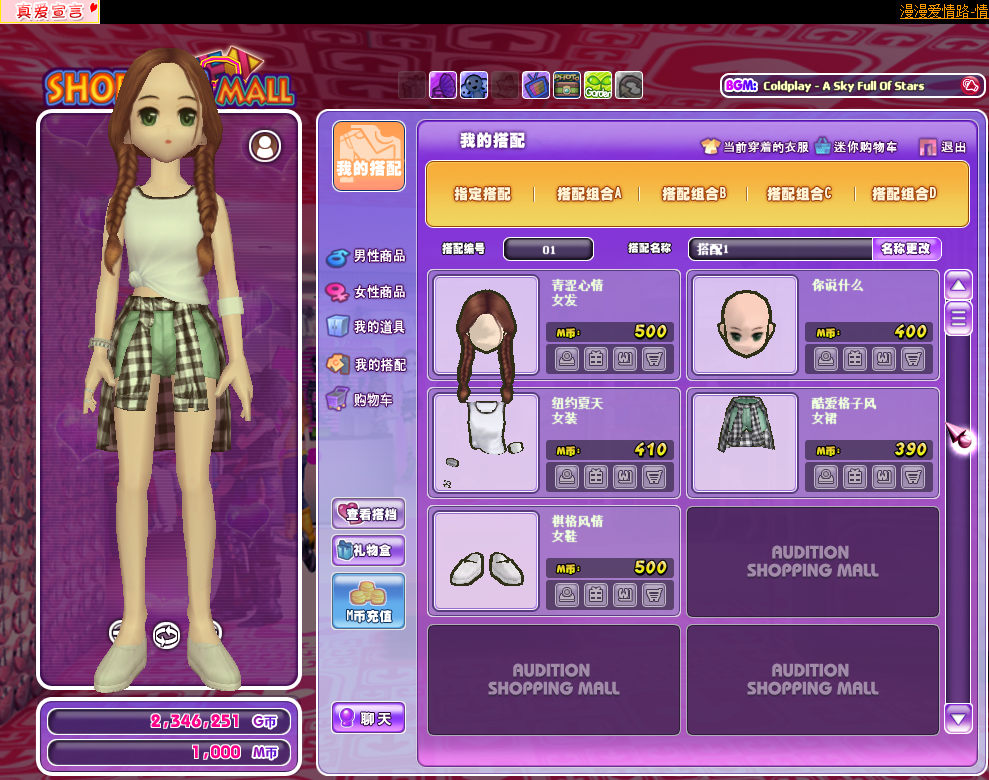The width and height of the screenshot is (989, 780).
Task: Click the scroll down arrow of item list
Action: click(x=958, y=716)
